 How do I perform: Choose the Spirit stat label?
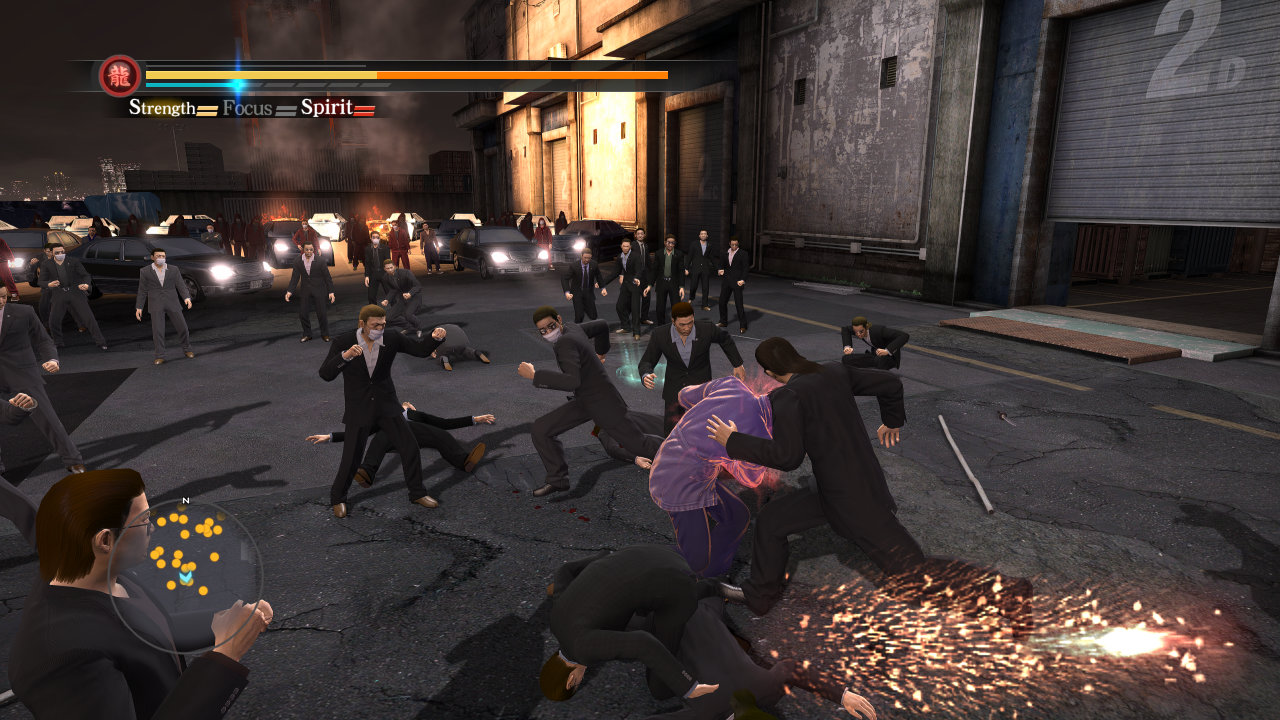coord(327,108)
